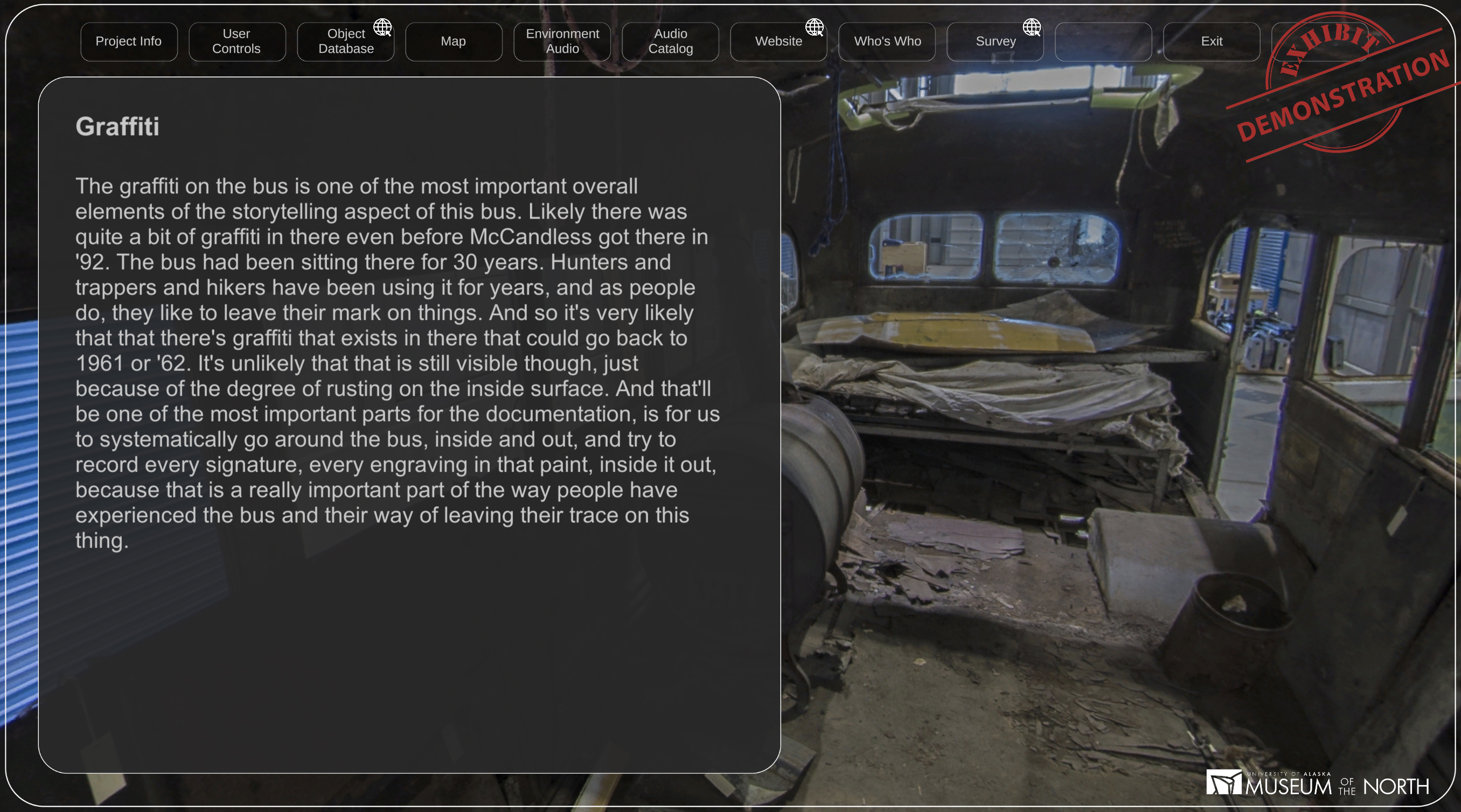Open the Object Database link
Image resolution: width=1461 pixels, height=812 pixels.
345,41
